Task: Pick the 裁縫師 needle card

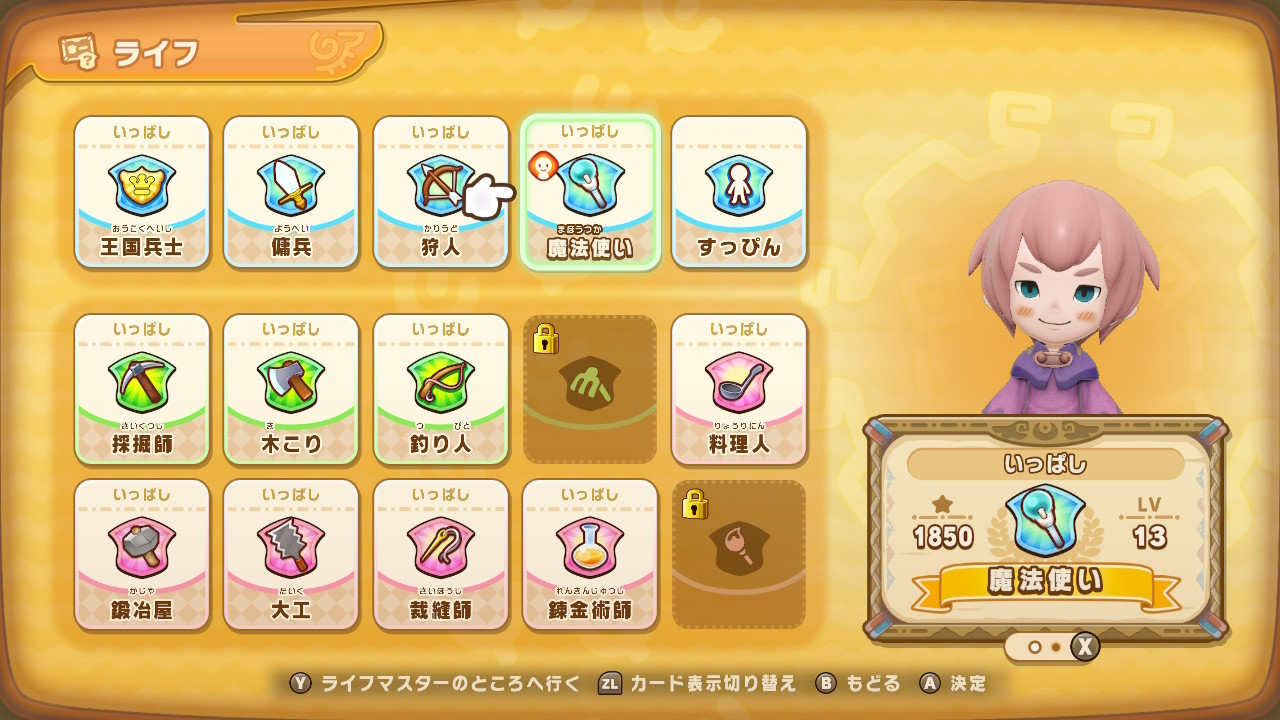Action: tap(441, 554)
